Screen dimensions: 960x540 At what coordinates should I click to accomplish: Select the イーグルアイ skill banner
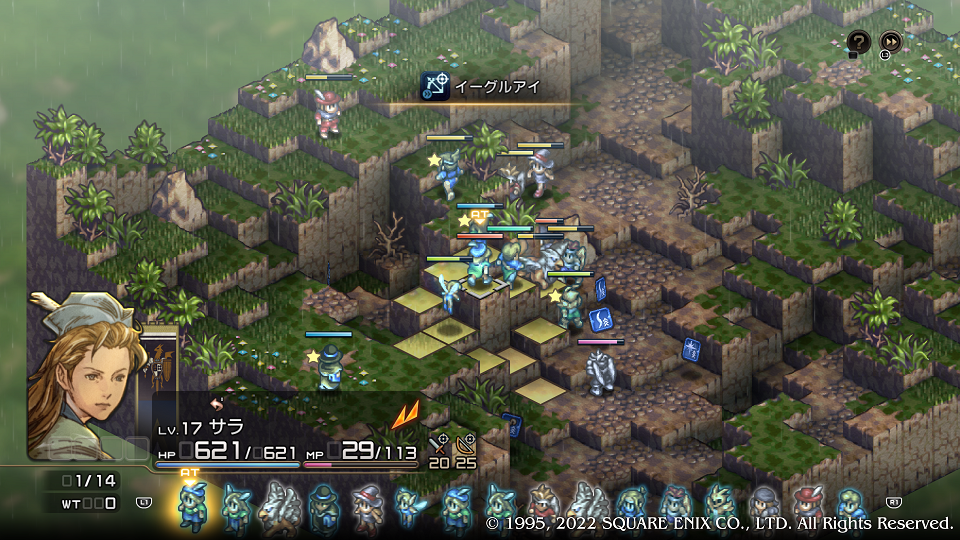coord(494,87)
